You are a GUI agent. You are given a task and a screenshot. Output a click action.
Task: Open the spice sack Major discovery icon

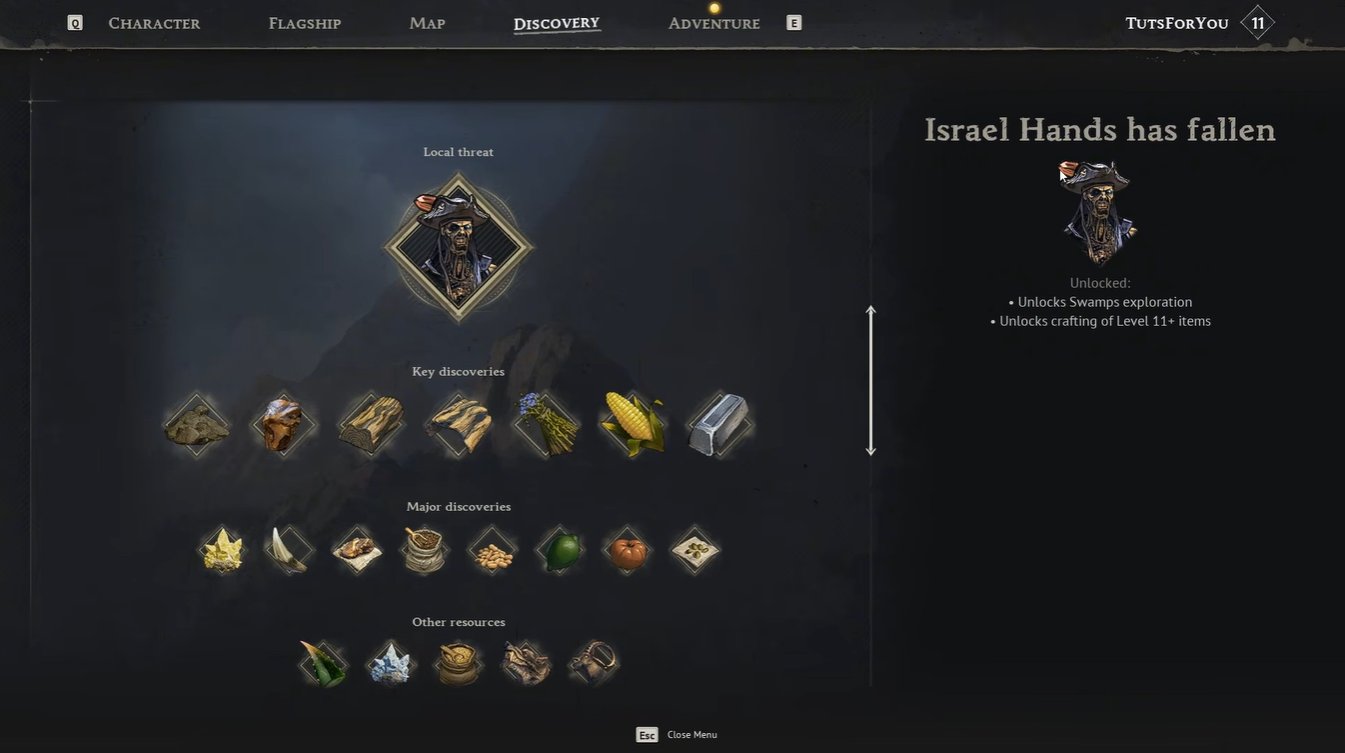pos(424,548)
